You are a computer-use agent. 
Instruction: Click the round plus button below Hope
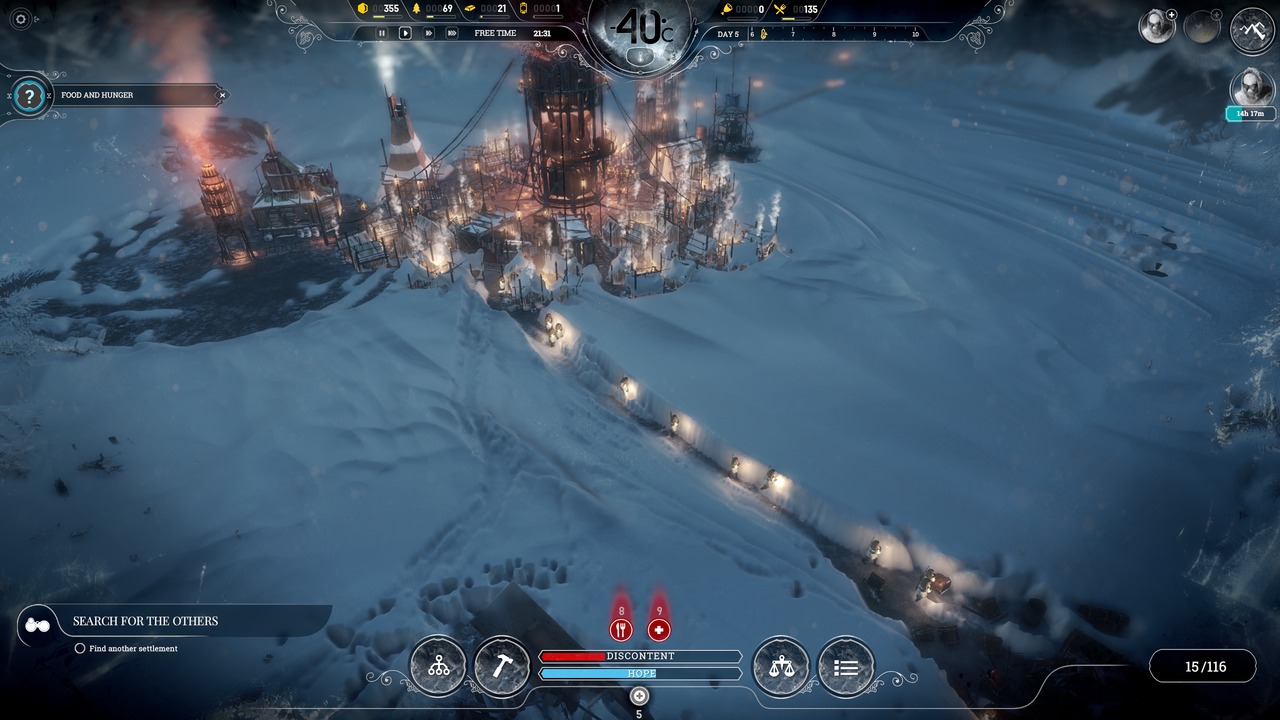pos(640,696)
